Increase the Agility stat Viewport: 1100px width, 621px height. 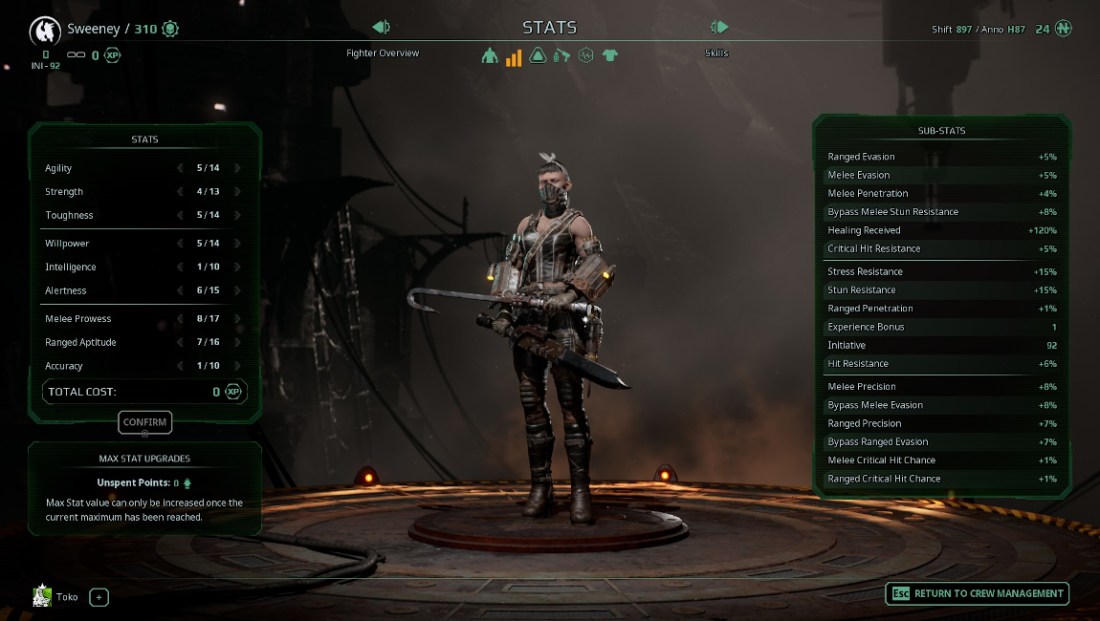[x=237, y=168]
